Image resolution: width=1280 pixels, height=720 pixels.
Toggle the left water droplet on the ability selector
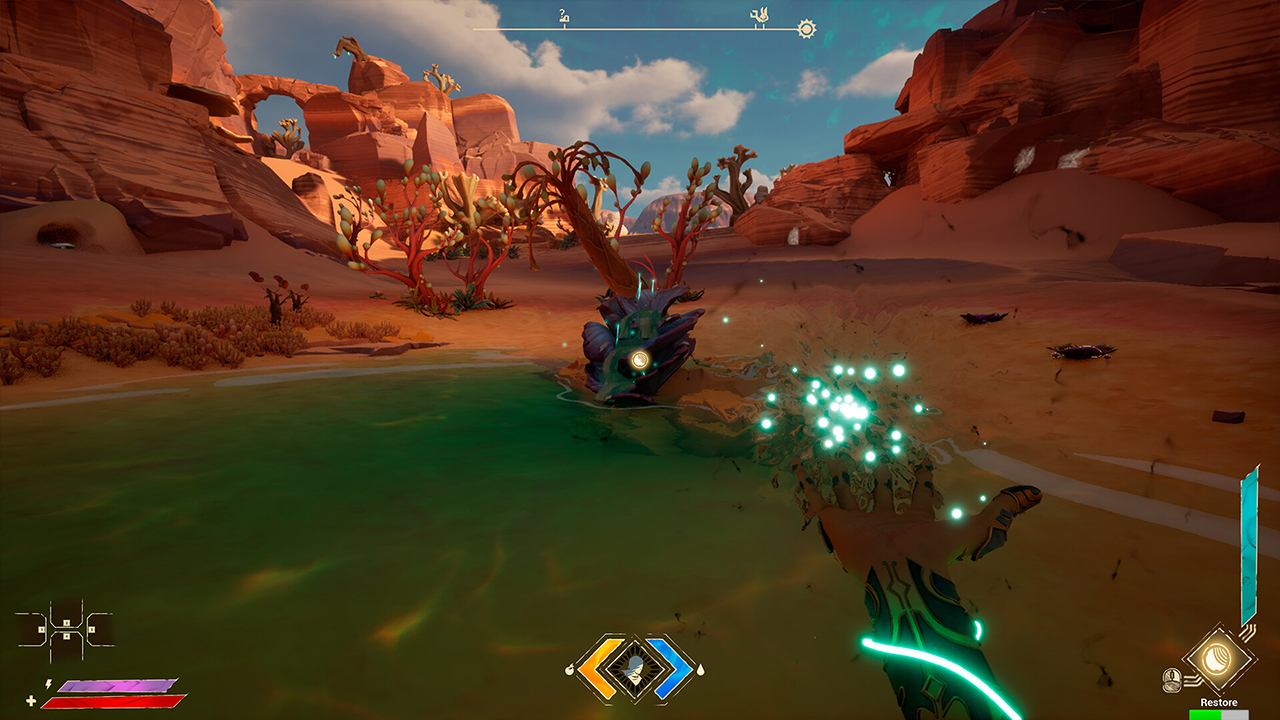571,669
